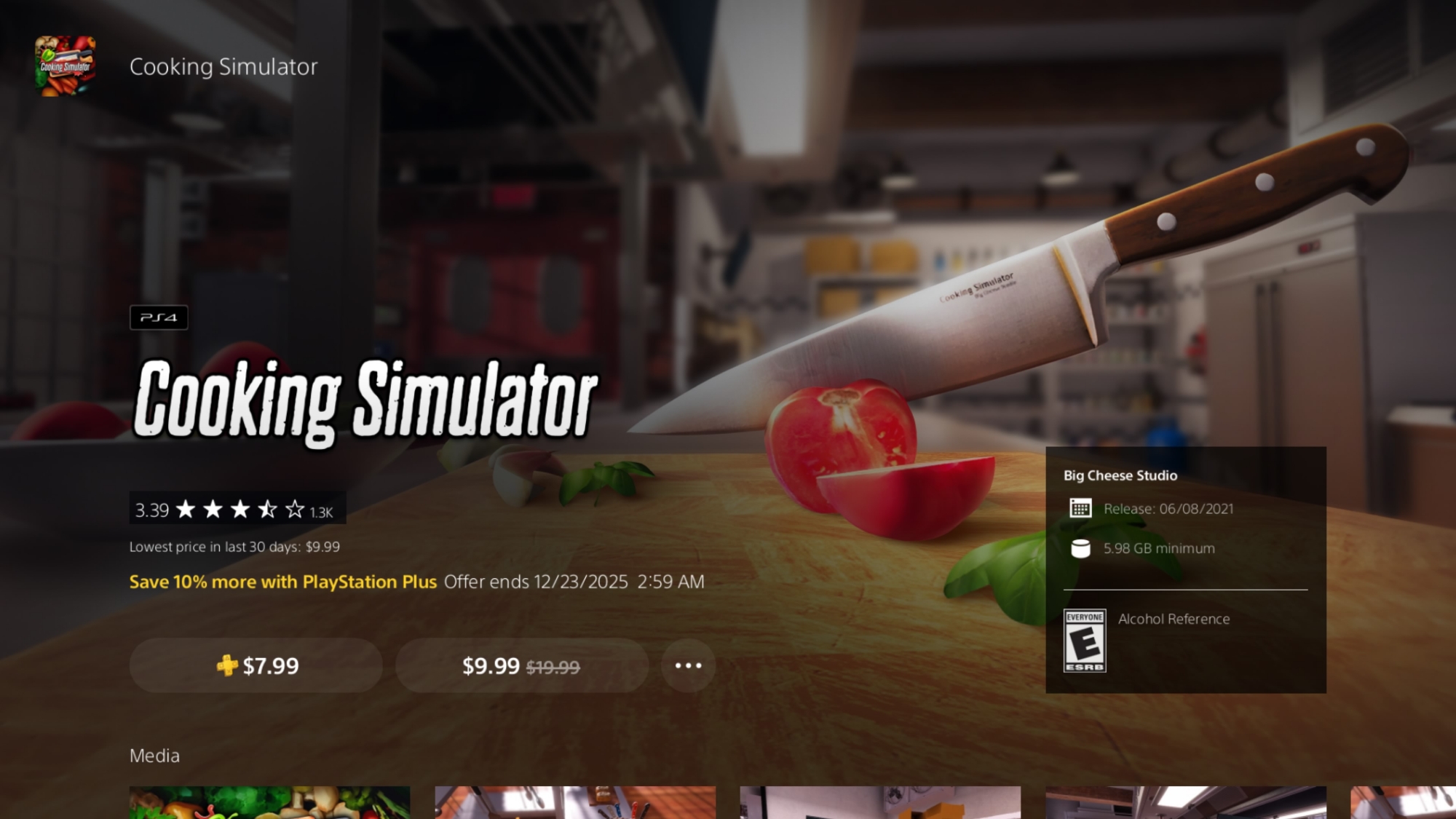Buy at PlayStation Plus price $7.99
Viewport: 1456px width, 819px height.
pos(256,665)
